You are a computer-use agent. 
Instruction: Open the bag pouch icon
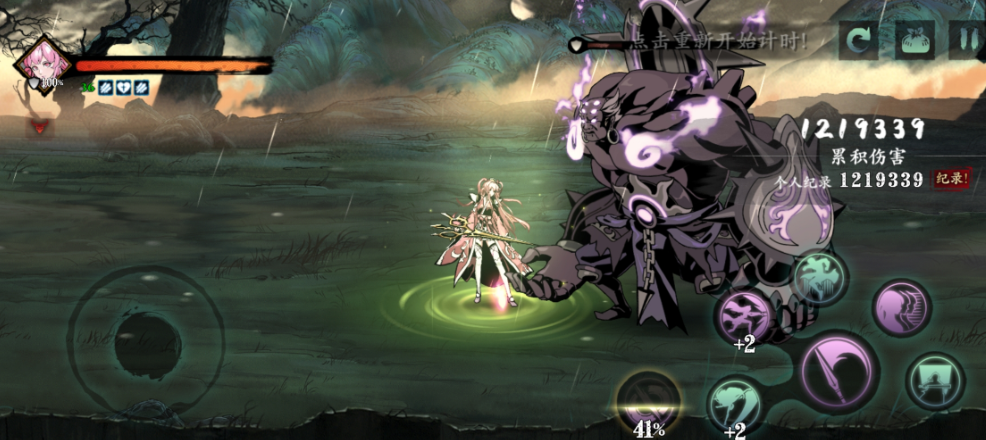coord(913,41)
